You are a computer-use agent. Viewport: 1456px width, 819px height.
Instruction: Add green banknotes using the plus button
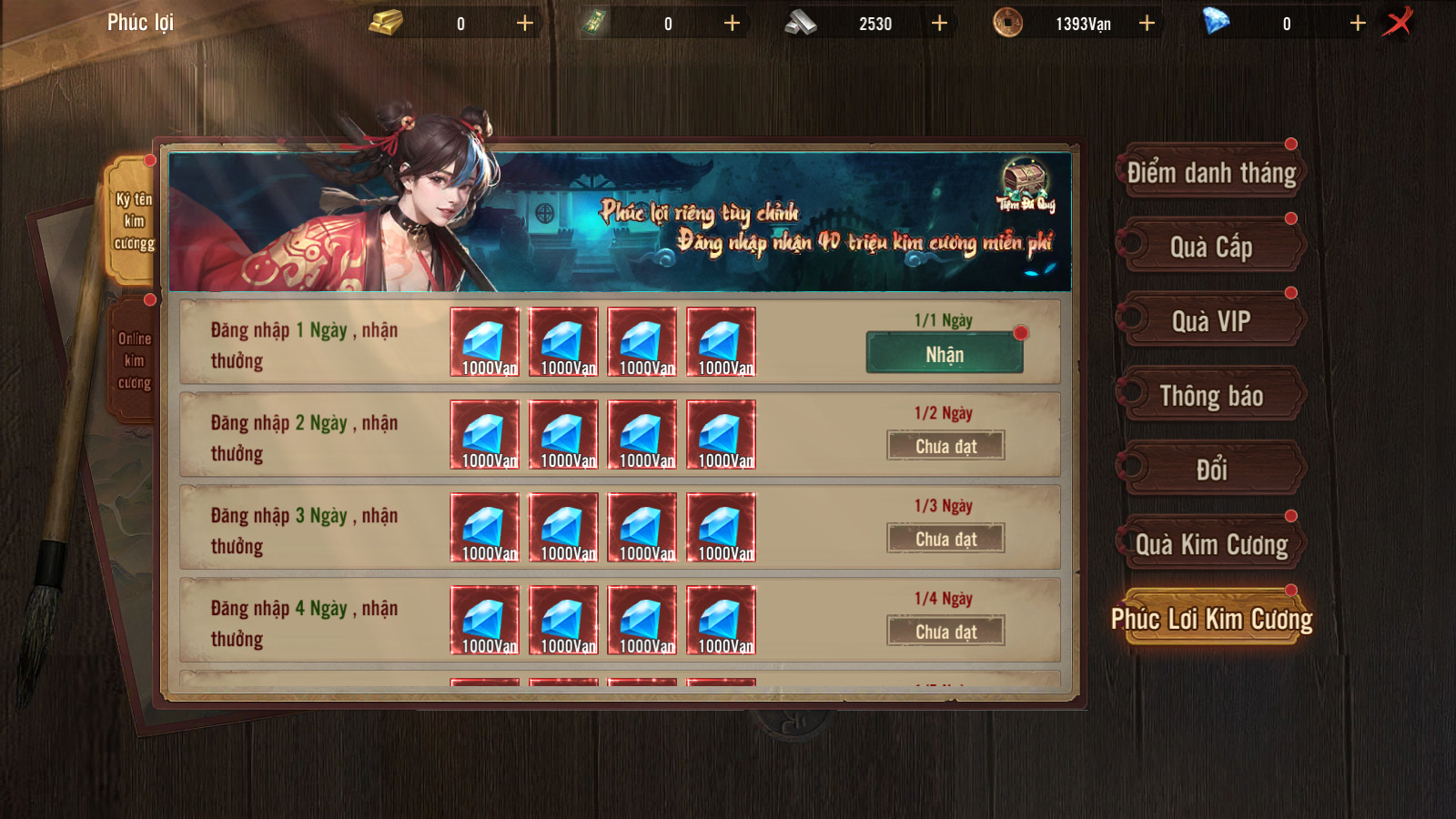[733, 23]
